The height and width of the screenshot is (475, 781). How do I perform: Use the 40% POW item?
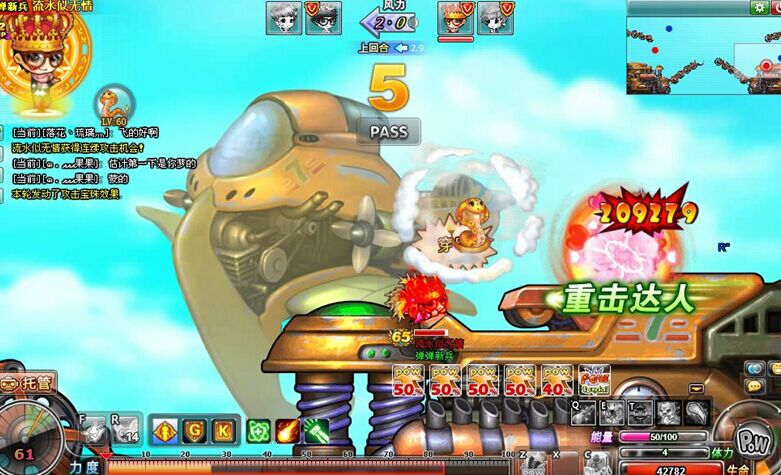pyautogui.click(x=557, y=380)
